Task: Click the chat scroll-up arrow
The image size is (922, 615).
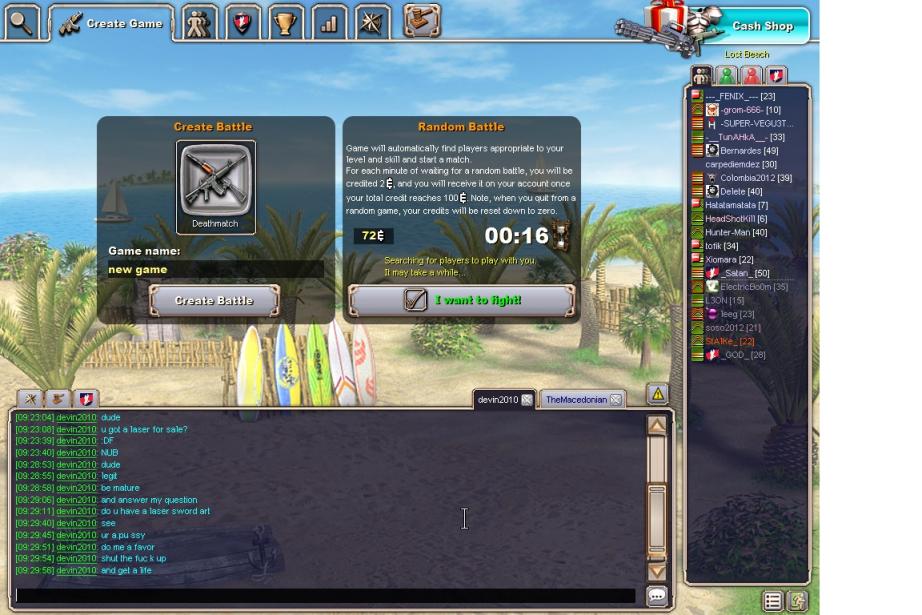Action: click(x=657, y=426)
